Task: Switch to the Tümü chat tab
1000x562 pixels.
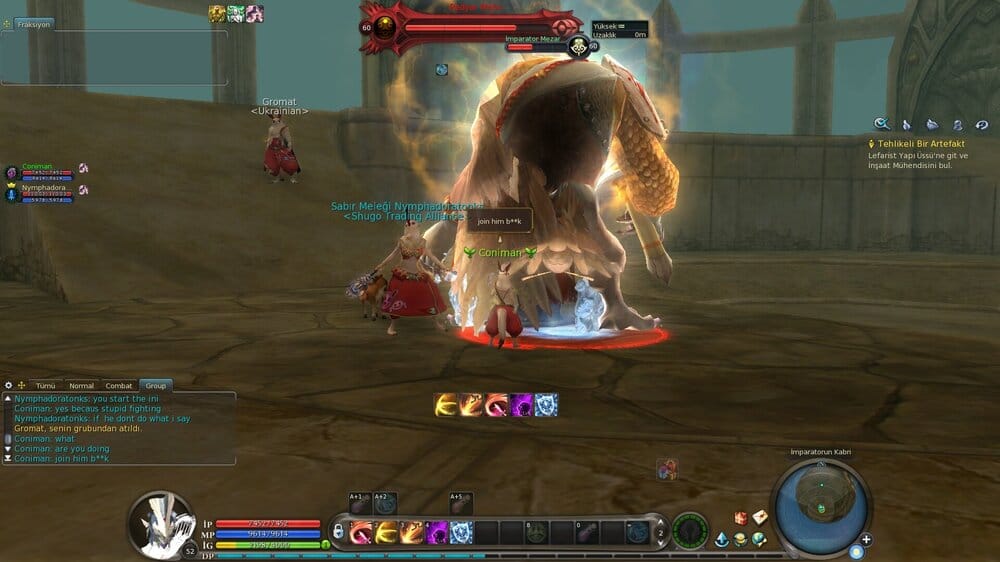Action: tap(46, 385)
